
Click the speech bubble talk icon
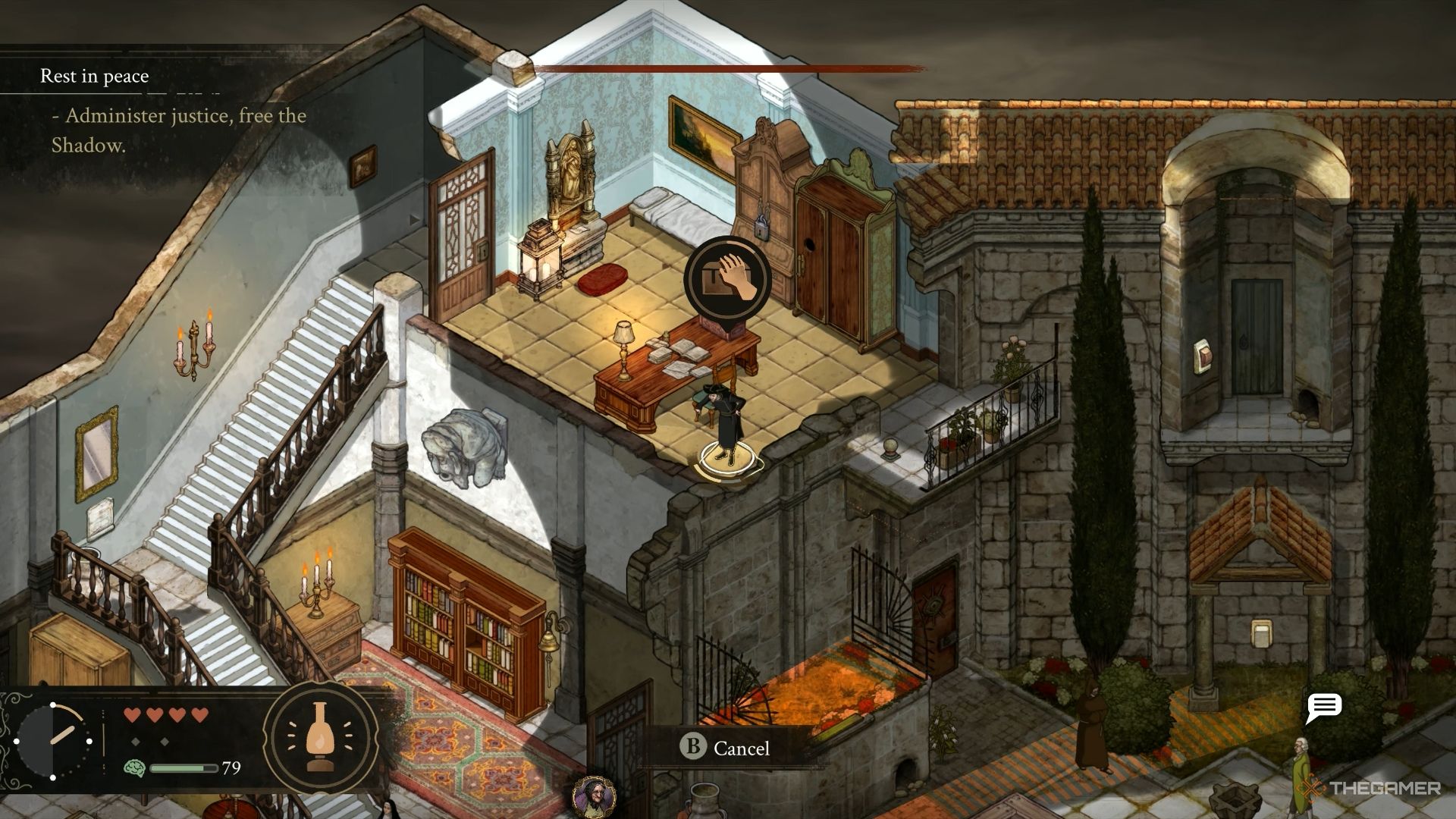(x=1324, y=708)
